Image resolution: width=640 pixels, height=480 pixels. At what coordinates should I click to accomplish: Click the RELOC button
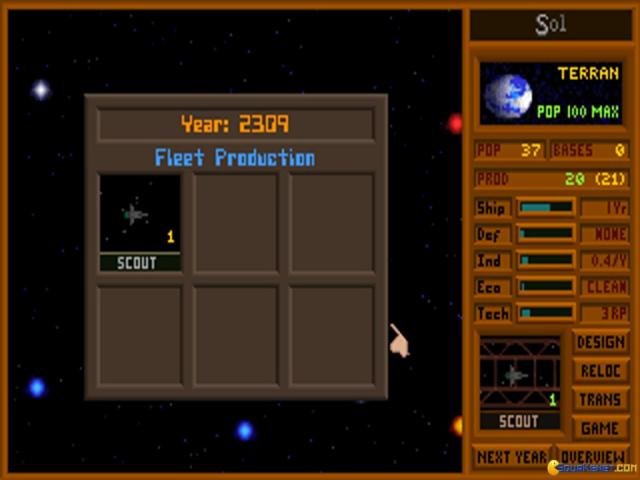pos(600,371)
